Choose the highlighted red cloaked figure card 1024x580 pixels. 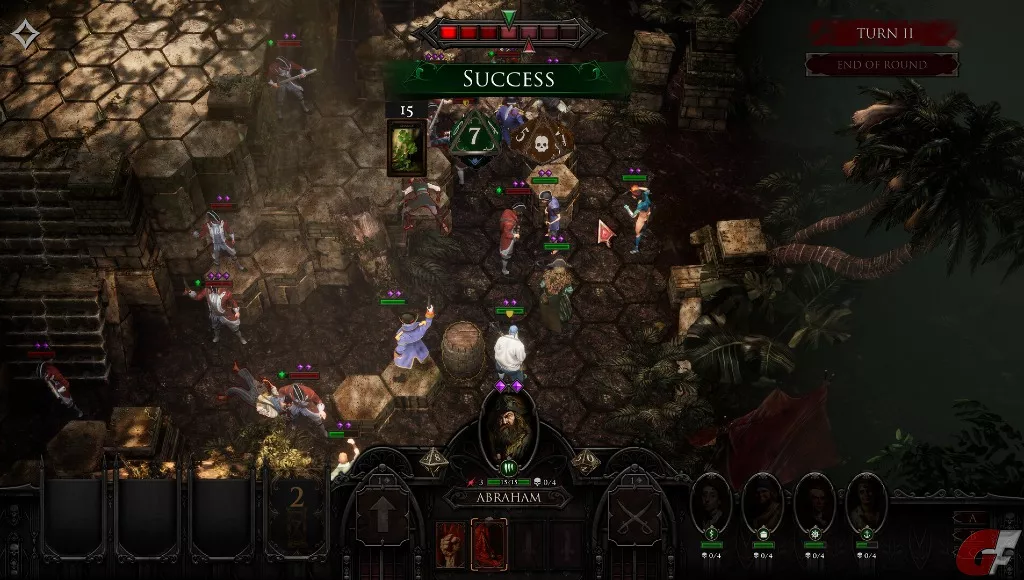pos(488,545)
